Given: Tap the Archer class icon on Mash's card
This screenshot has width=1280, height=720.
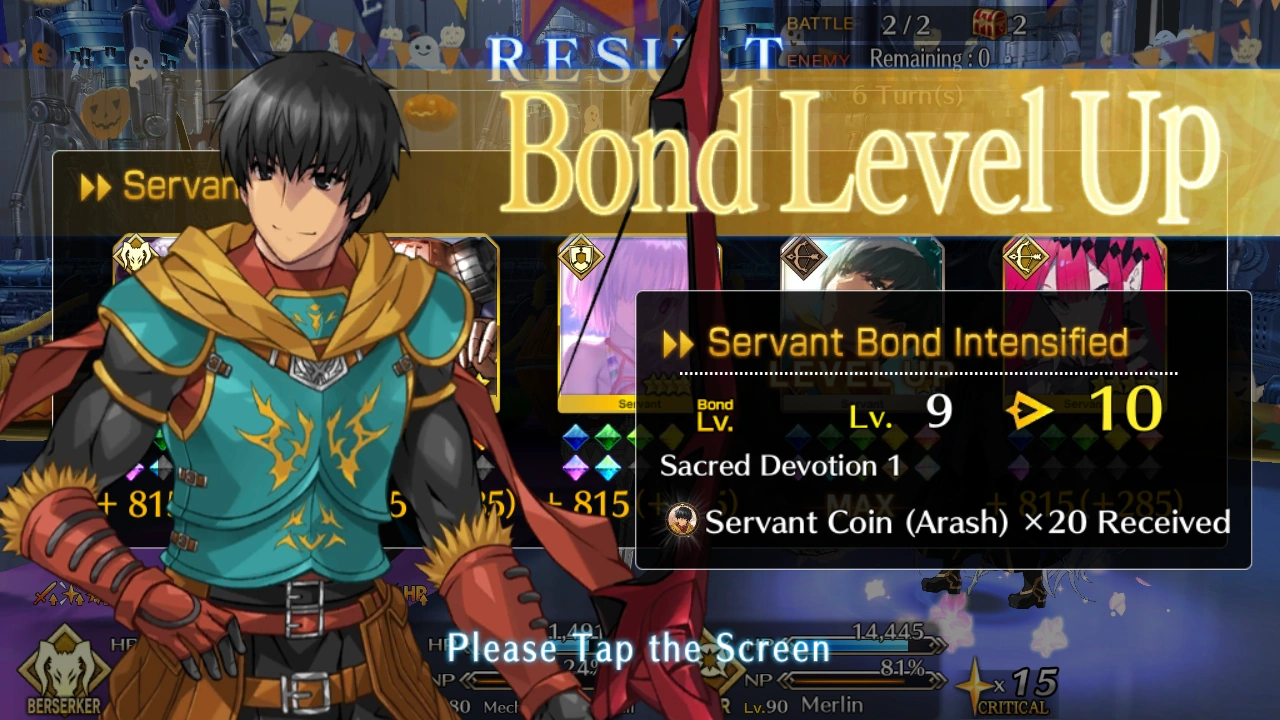Looking at the screenshot, I should [x=580, y=258].
